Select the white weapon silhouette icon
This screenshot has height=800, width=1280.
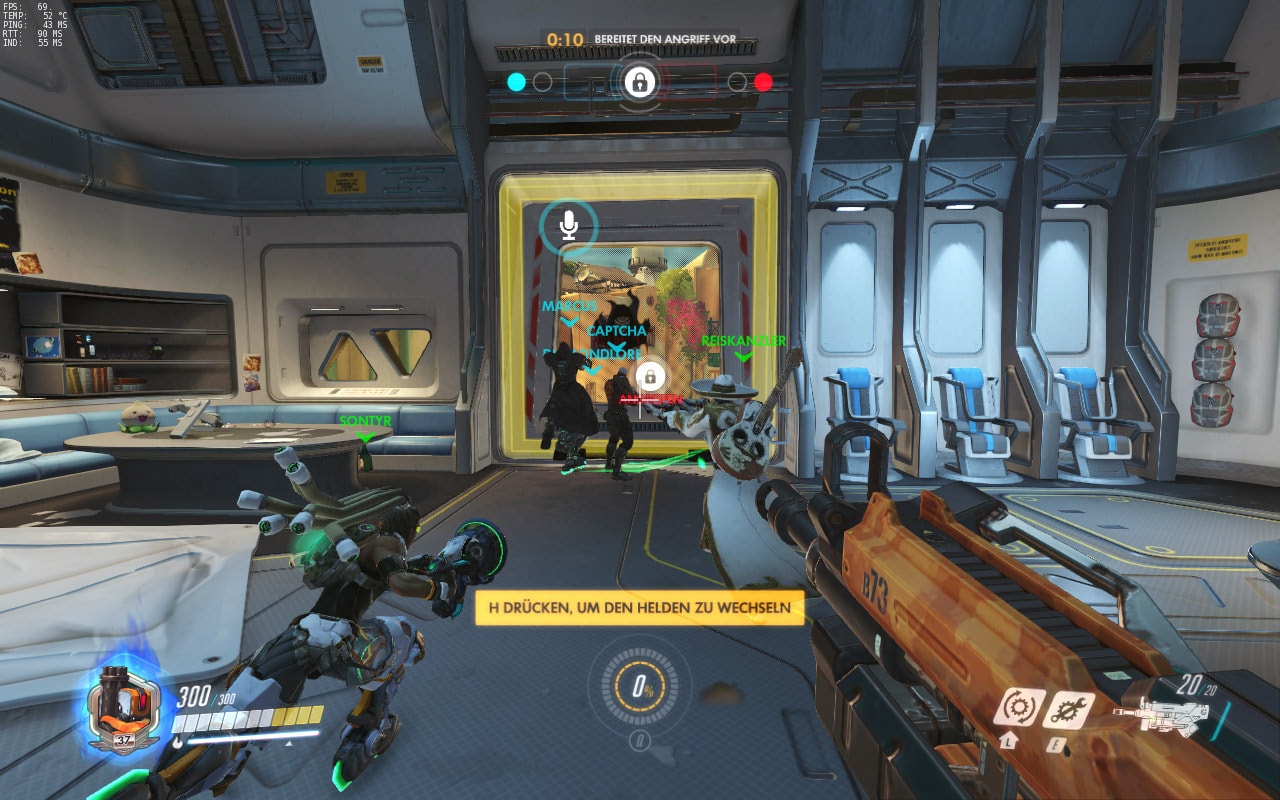pyautogui.click(x=1161, y=716)
